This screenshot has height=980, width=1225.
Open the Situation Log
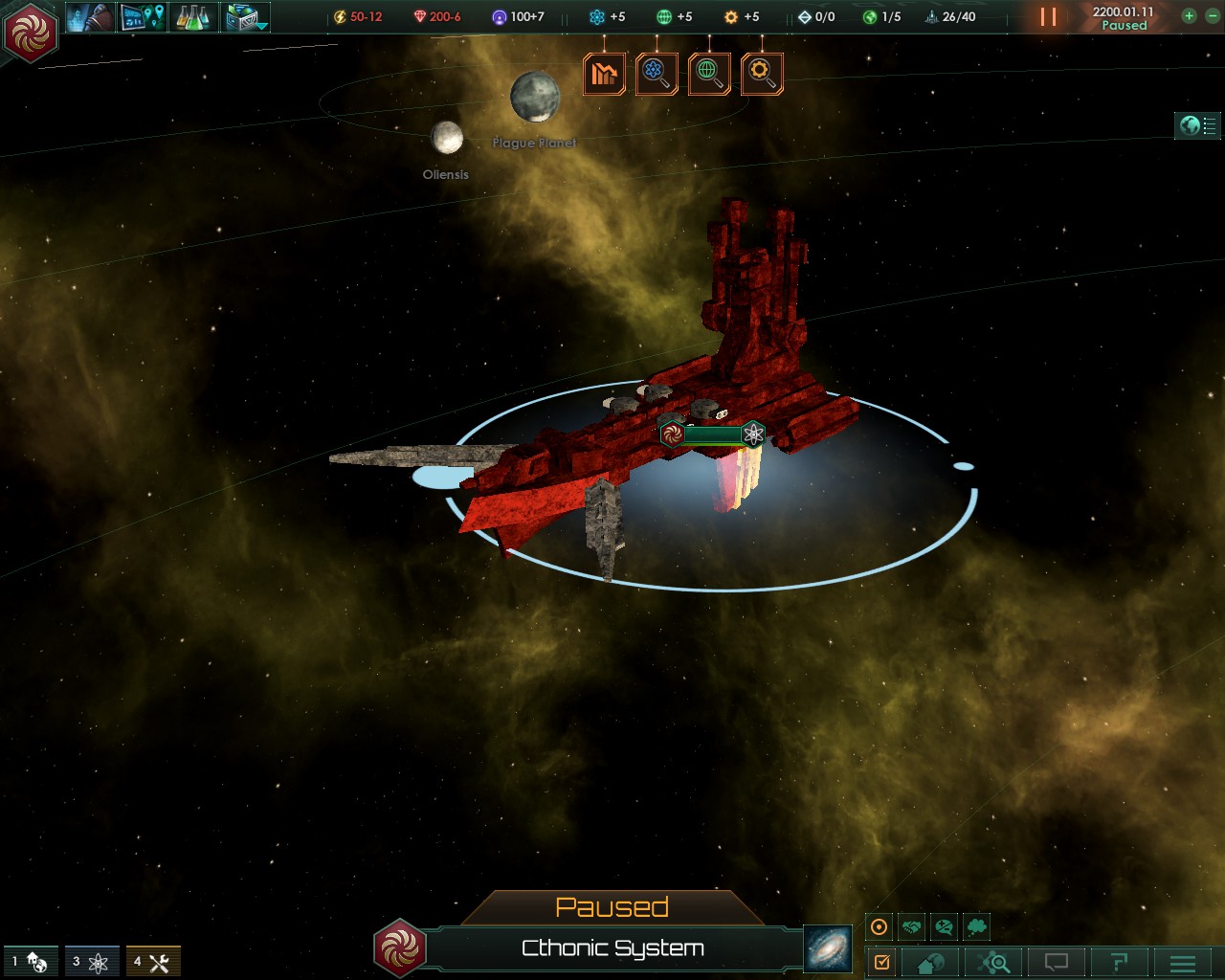(881, 962)
